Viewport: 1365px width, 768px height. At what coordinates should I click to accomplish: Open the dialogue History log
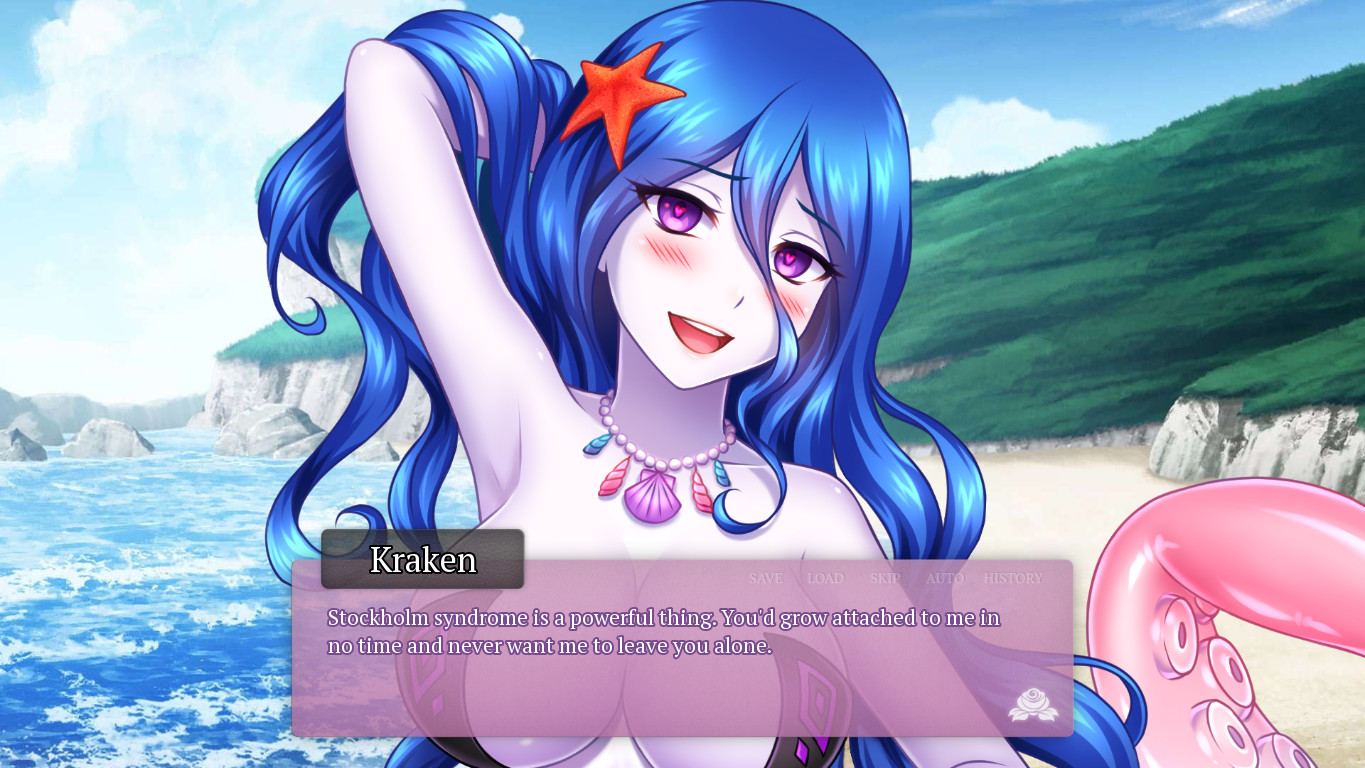click(1012, 578)
